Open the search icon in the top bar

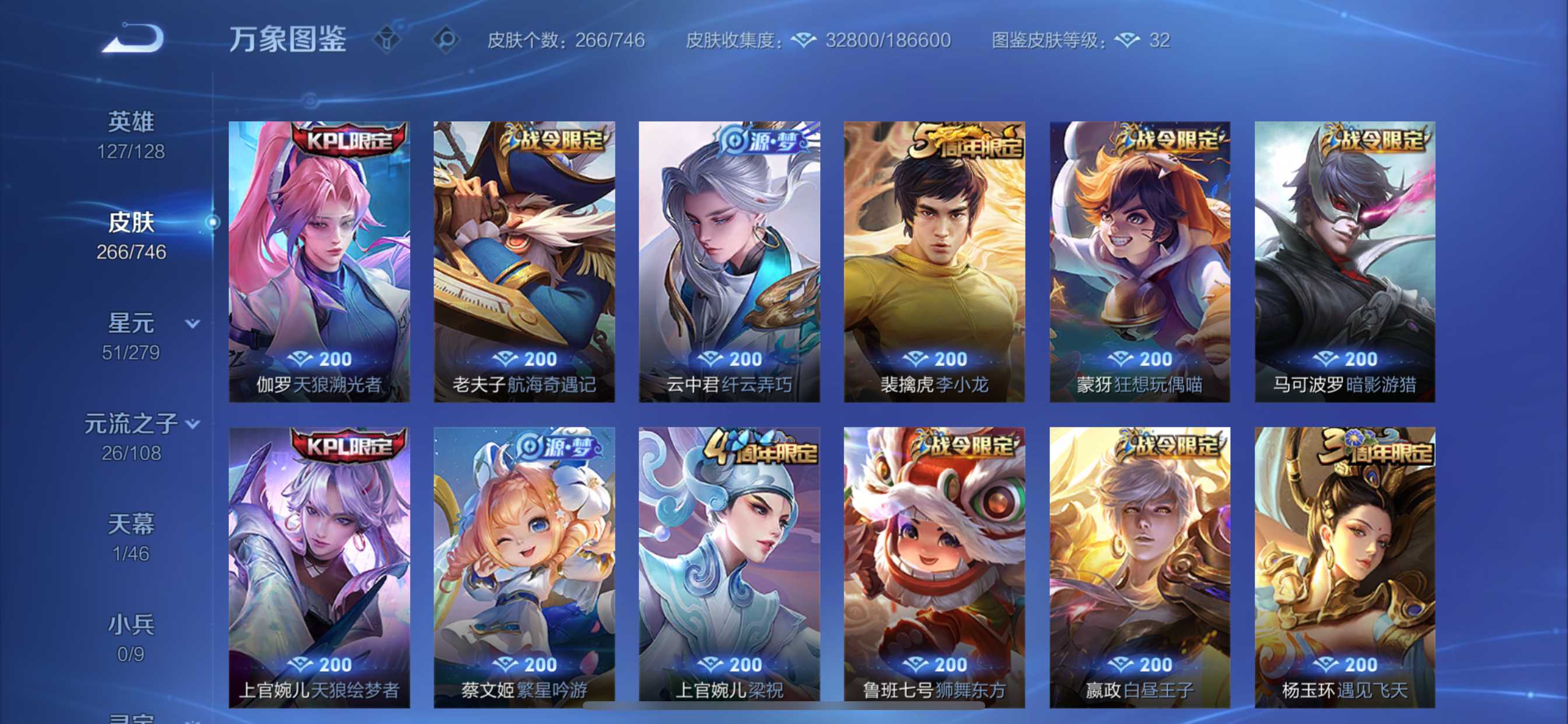(449, 38)
